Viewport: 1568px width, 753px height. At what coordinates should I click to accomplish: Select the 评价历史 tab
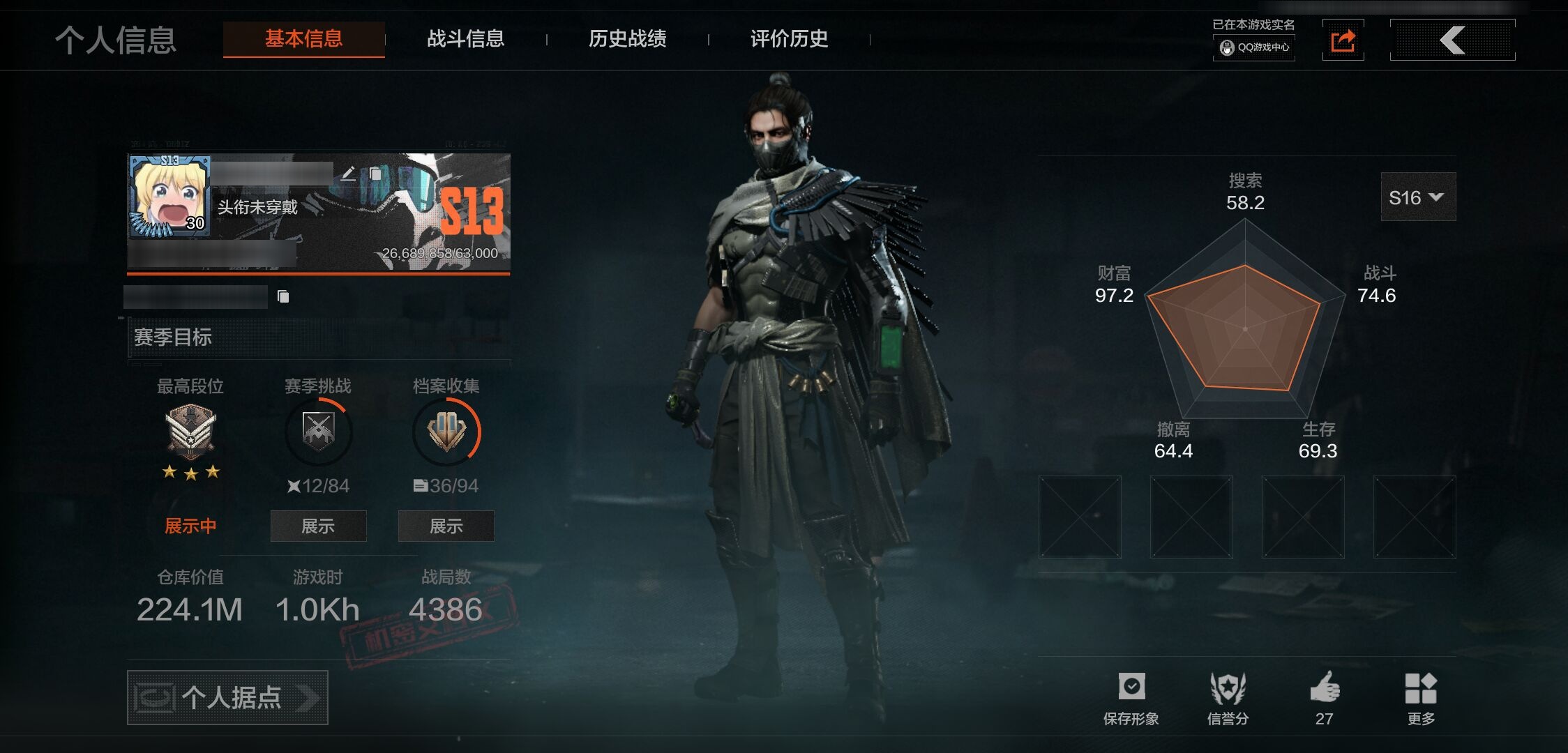tap(789, 39)
